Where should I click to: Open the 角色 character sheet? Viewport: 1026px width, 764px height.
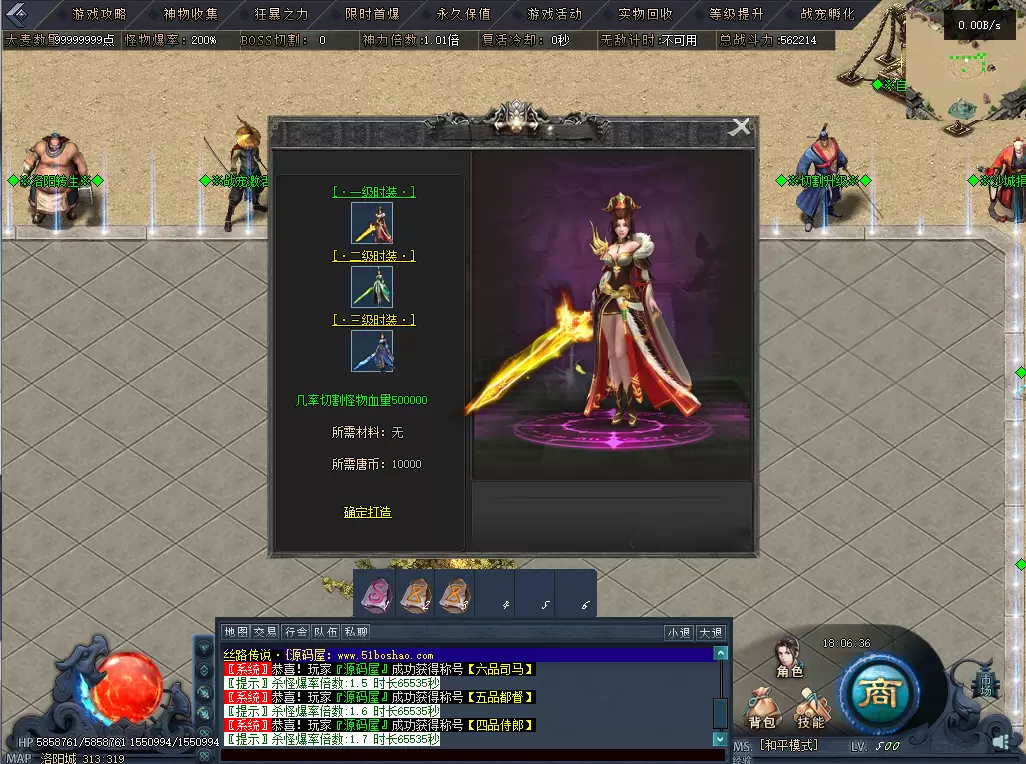point(790,659)
